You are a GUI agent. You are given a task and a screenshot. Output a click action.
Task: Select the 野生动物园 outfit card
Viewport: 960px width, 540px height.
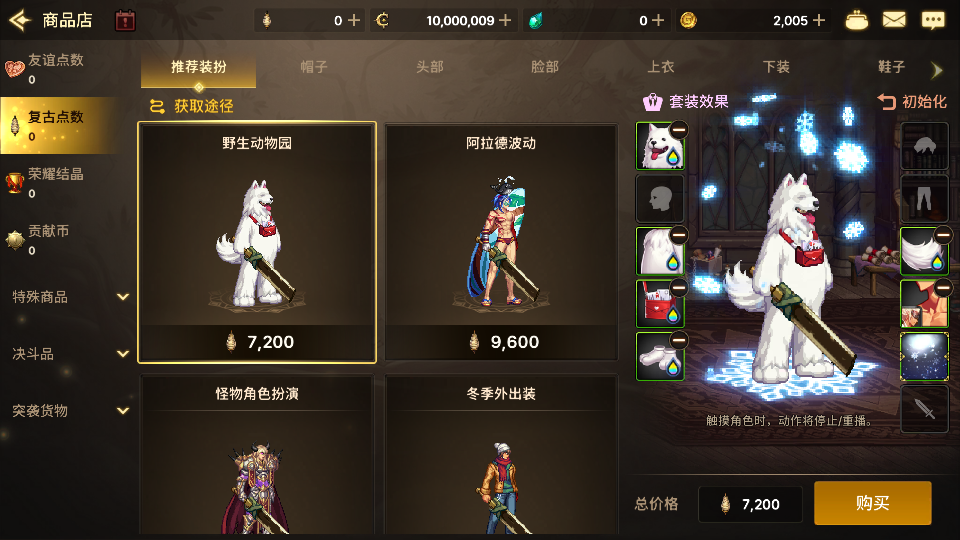tap(257, 242)
